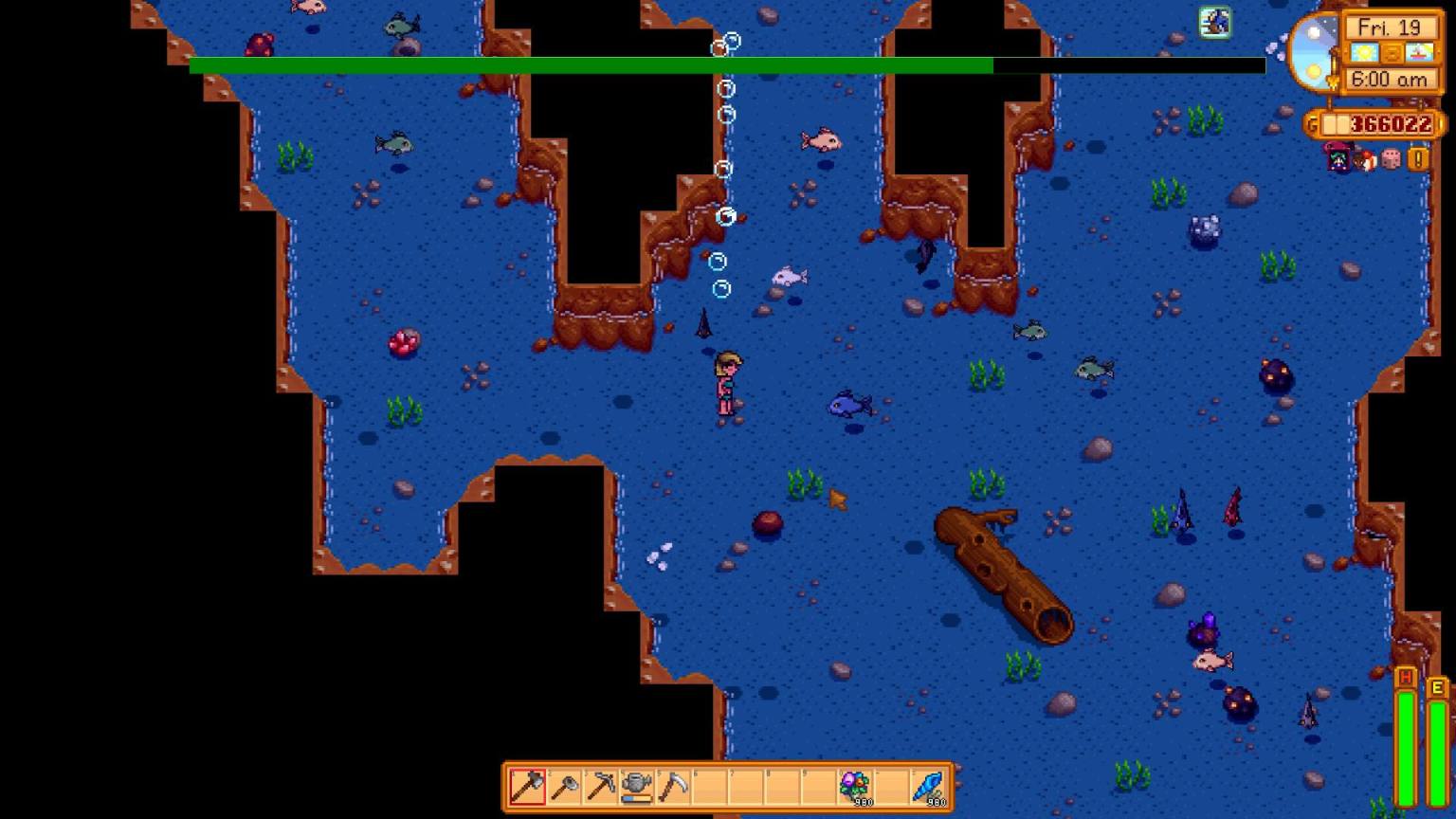1456x819 pixels.
Task: Click tomorrow's weather forecast icon
Action: coord(1420,52)
